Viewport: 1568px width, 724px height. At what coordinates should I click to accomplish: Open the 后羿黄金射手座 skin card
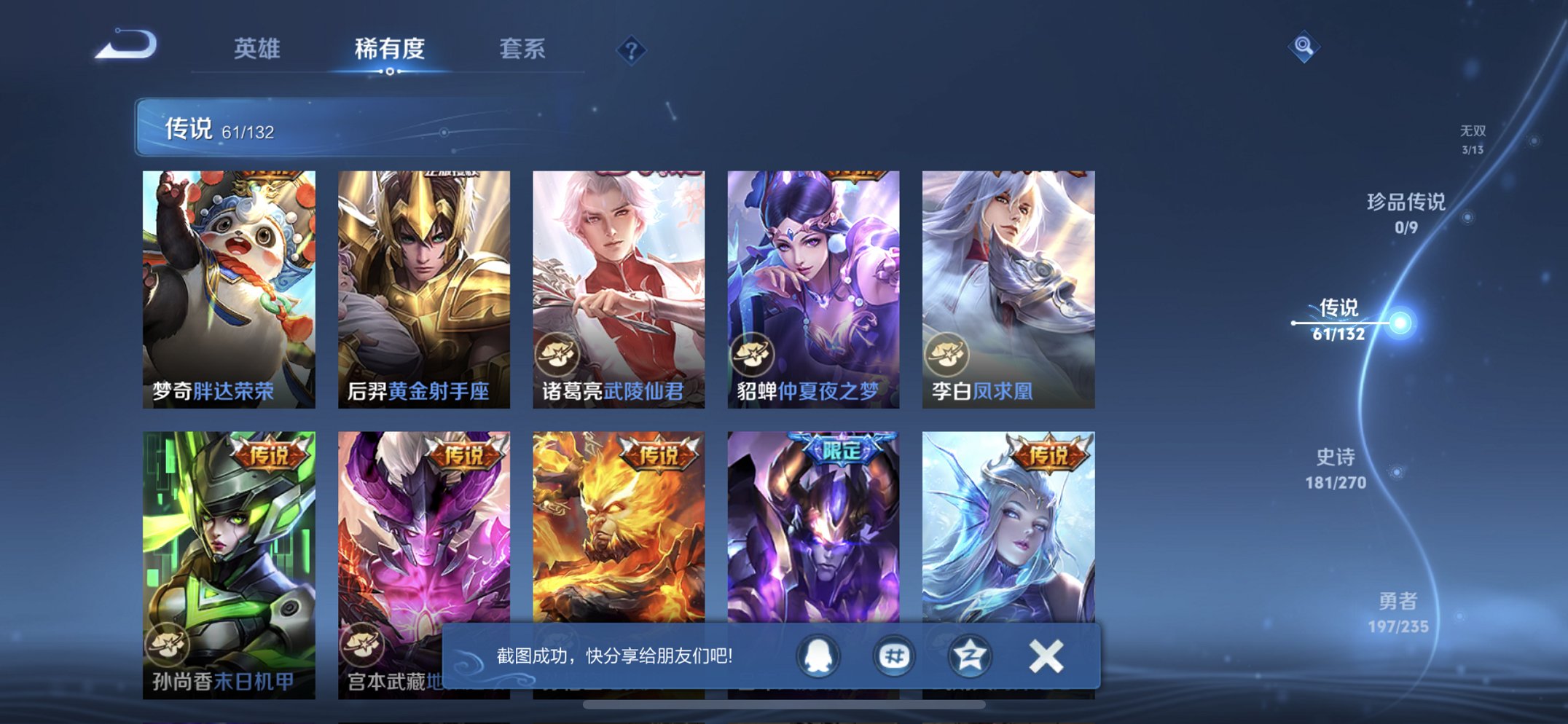[x=423, y=280]
